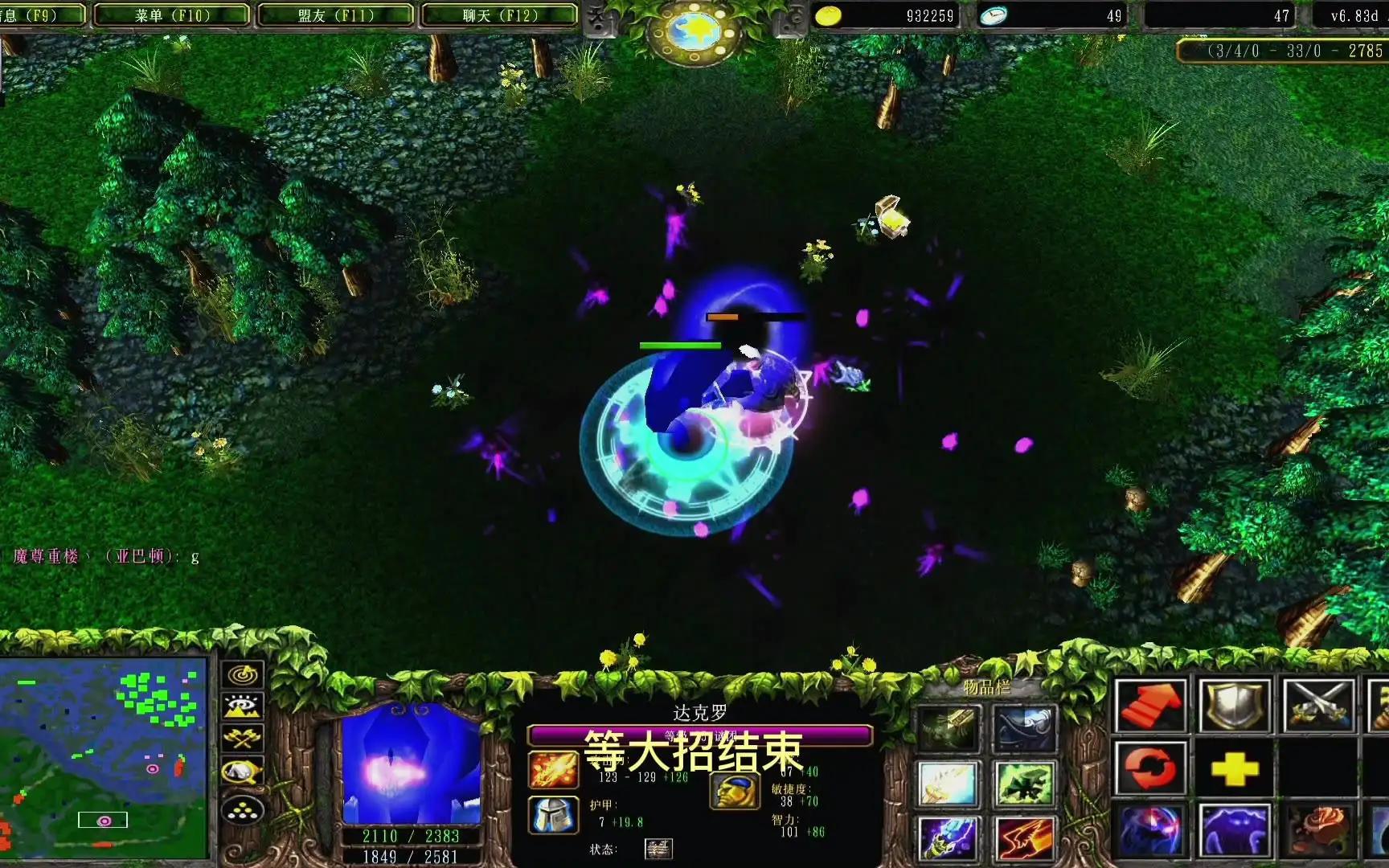
Task: Click the 盟友 (F11) allies button
Action: click(x=337, y=14)
